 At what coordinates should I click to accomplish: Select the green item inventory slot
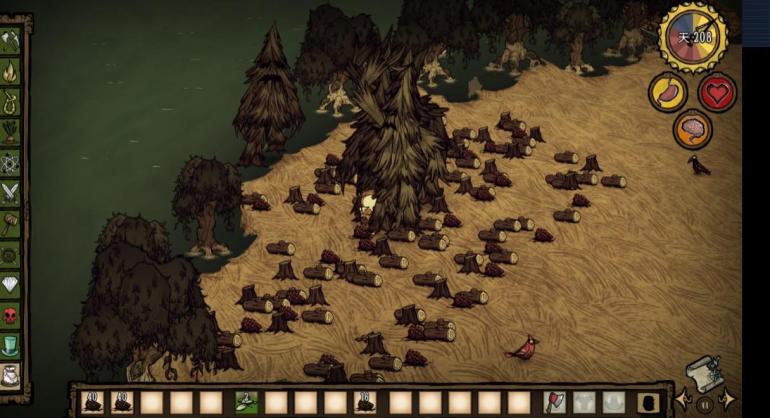(245, 402)
